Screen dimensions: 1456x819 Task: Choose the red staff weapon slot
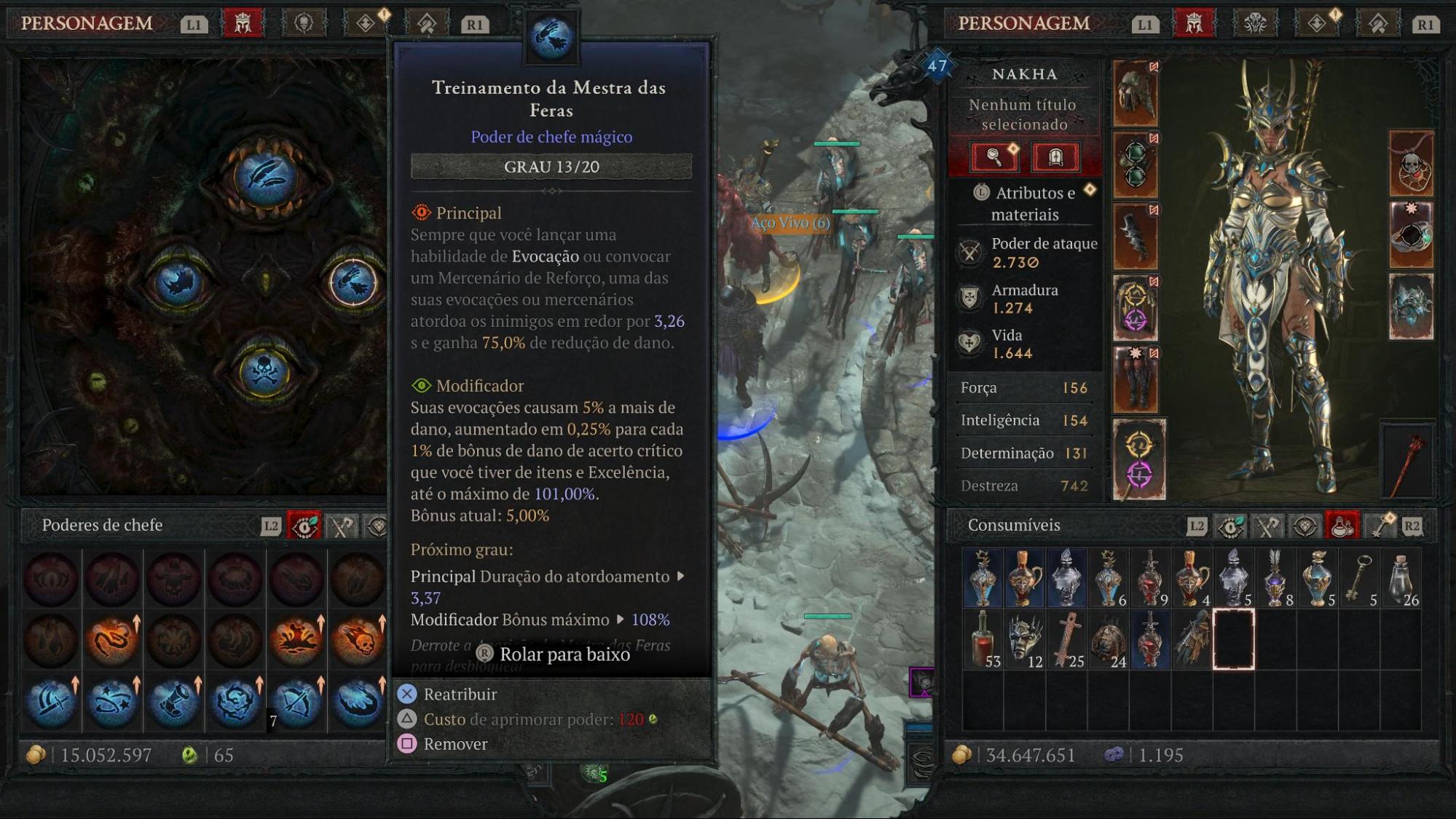(1409, 462)
